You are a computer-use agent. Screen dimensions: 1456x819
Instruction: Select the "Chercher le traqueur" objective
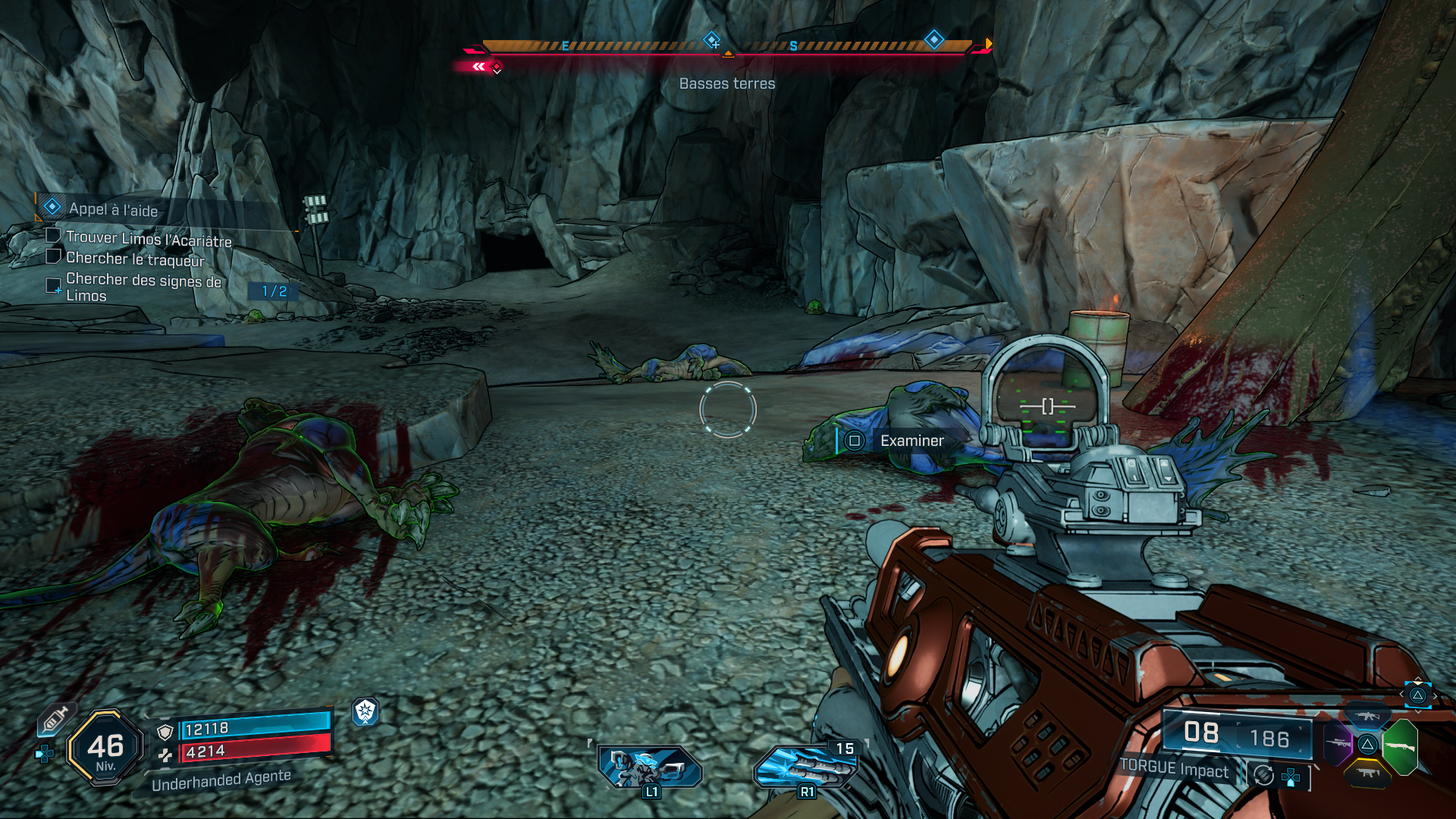[x=135, y=259]
